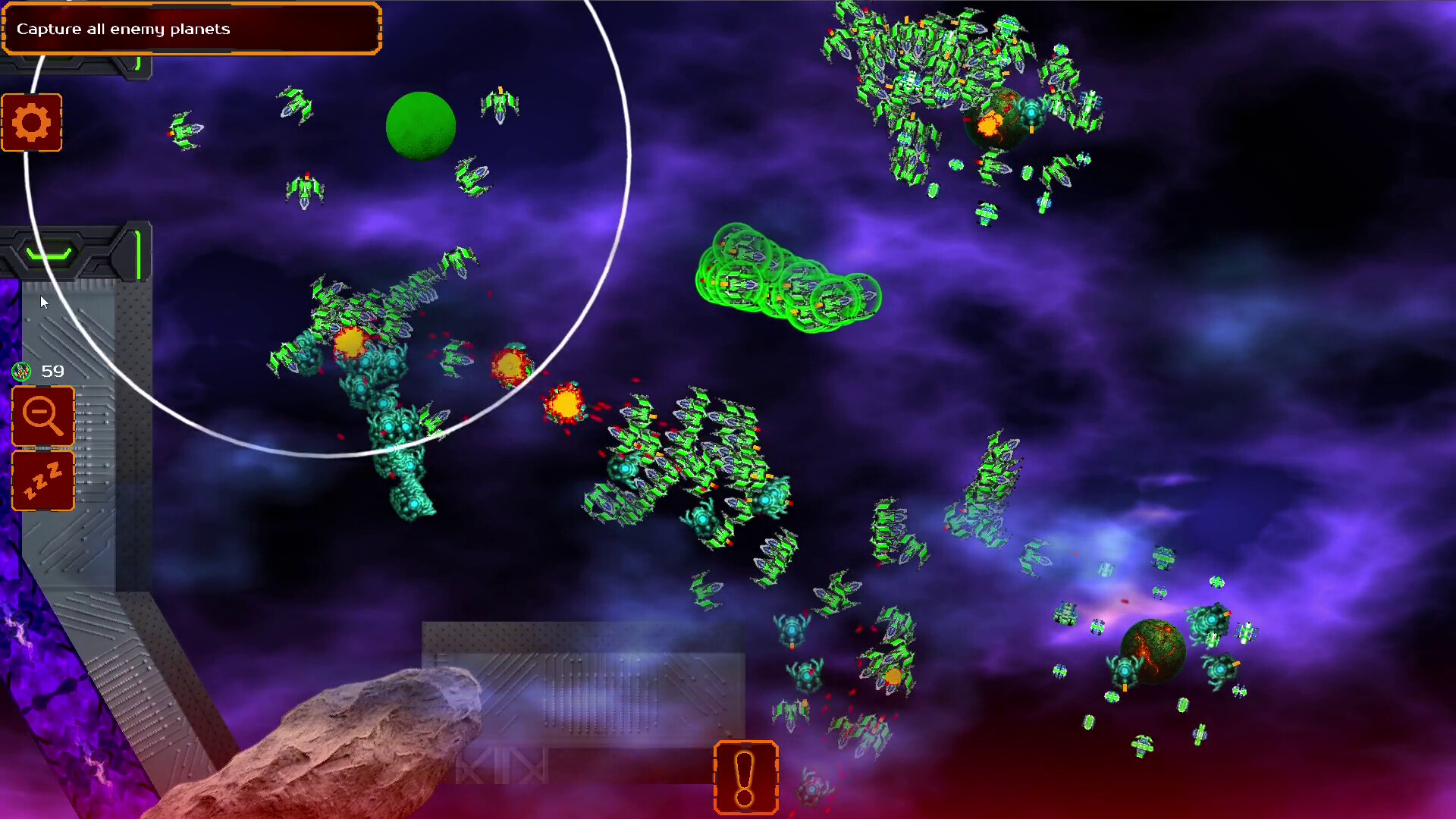
Task: Click the 59 unit counter display
Action: (x=52, y=371)
